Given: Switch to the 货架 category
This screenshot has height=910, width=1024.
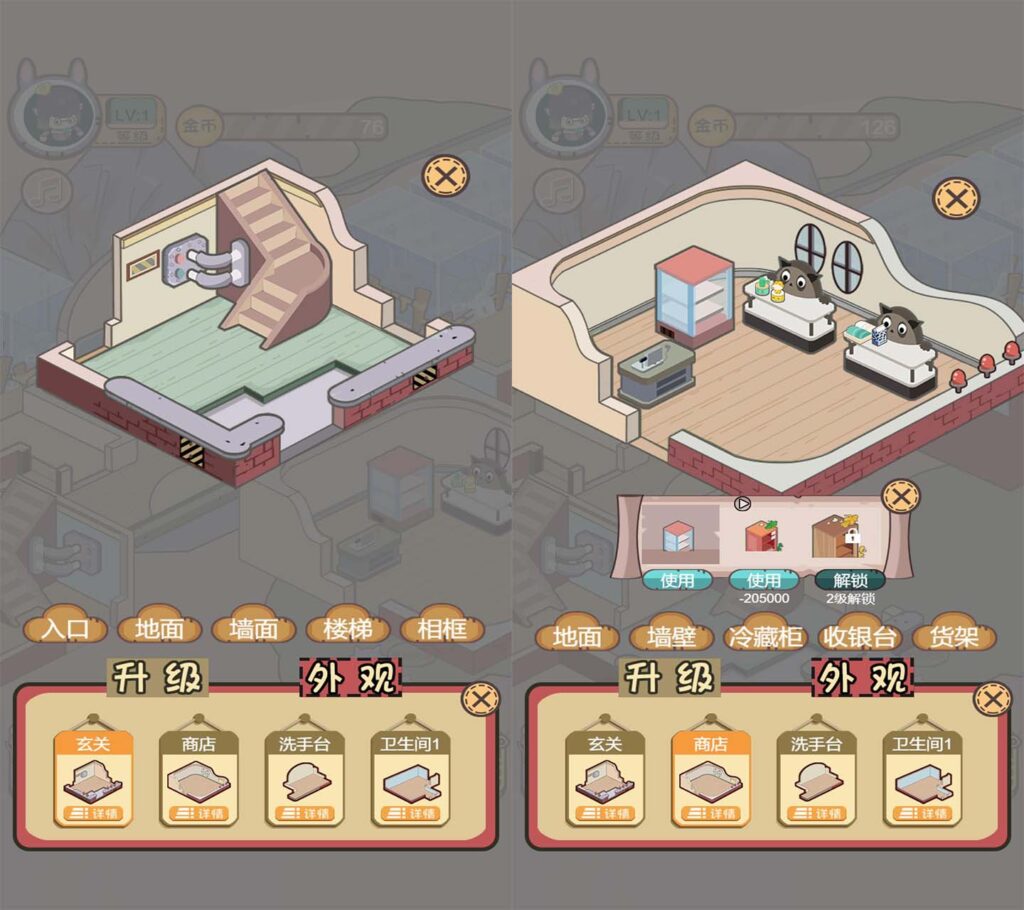Looking at the screenshot, I should [953, 637].
